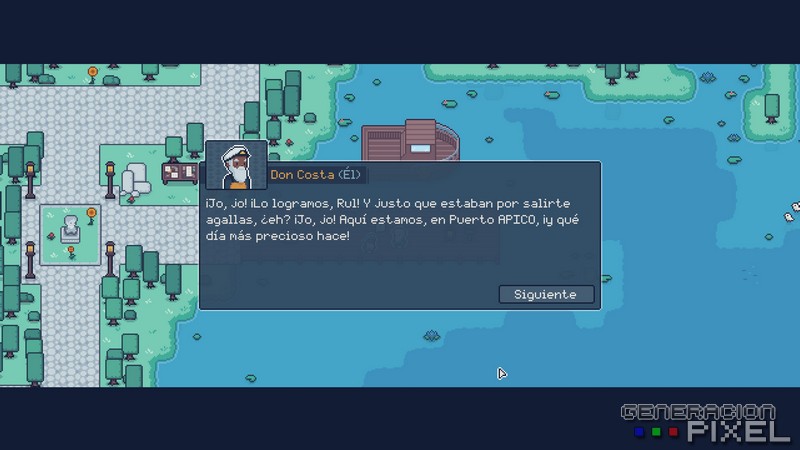Continue the dialogue with the Siguiente button
The width and height of the screenshot is (800, 450).
545,294
